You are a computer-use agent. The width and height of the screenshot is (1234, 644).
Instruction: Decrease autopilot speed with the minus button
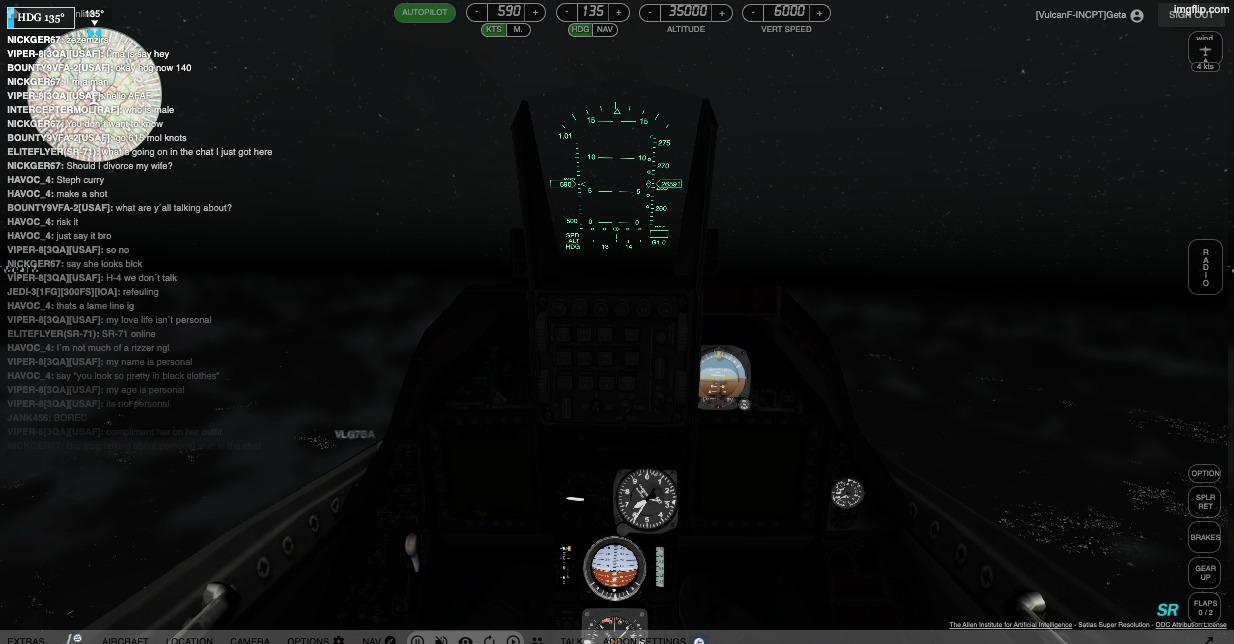click(x=477, y=13)
